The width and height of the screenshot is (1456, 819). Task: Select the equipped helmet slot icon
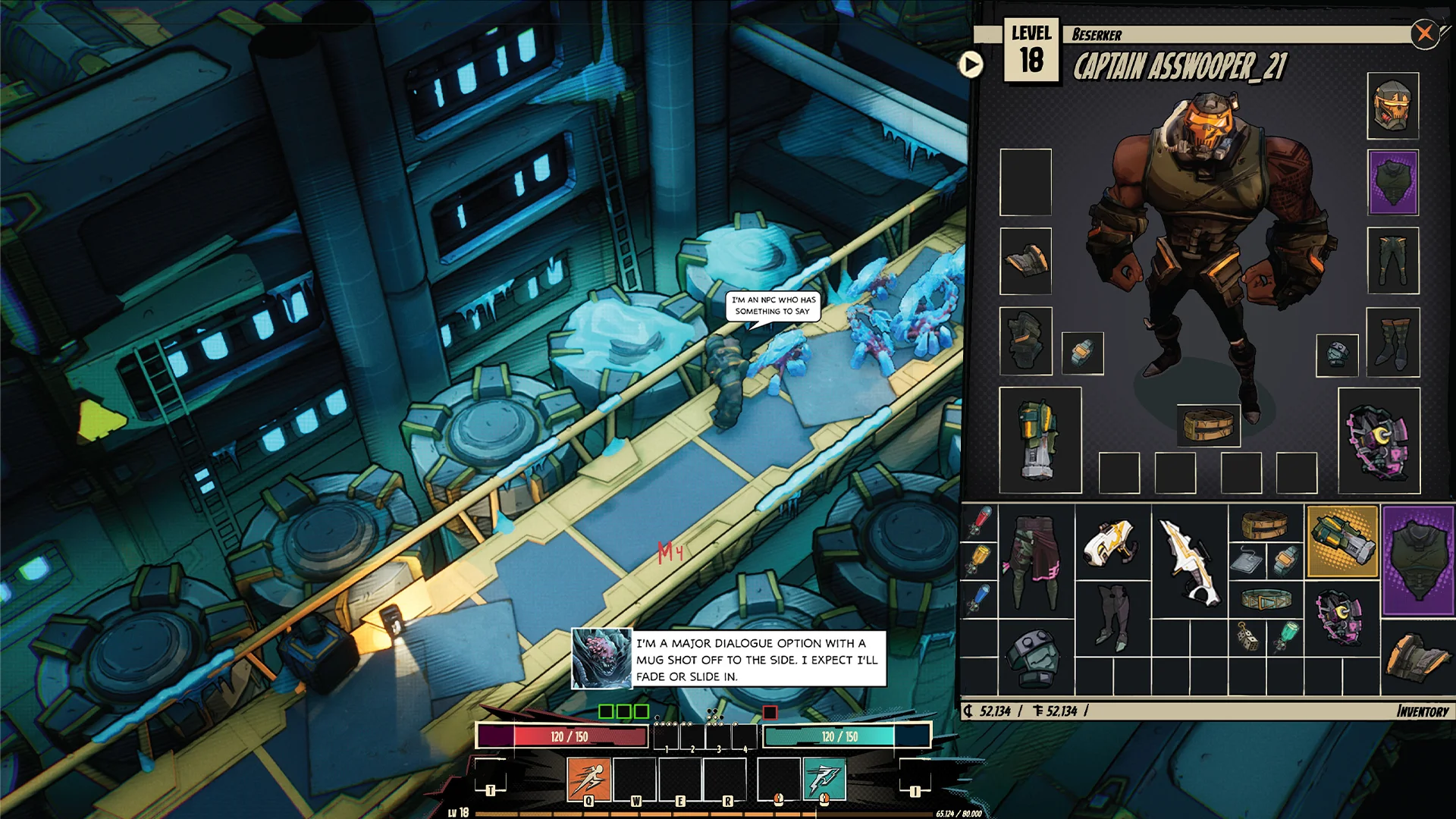point(1394,108)
